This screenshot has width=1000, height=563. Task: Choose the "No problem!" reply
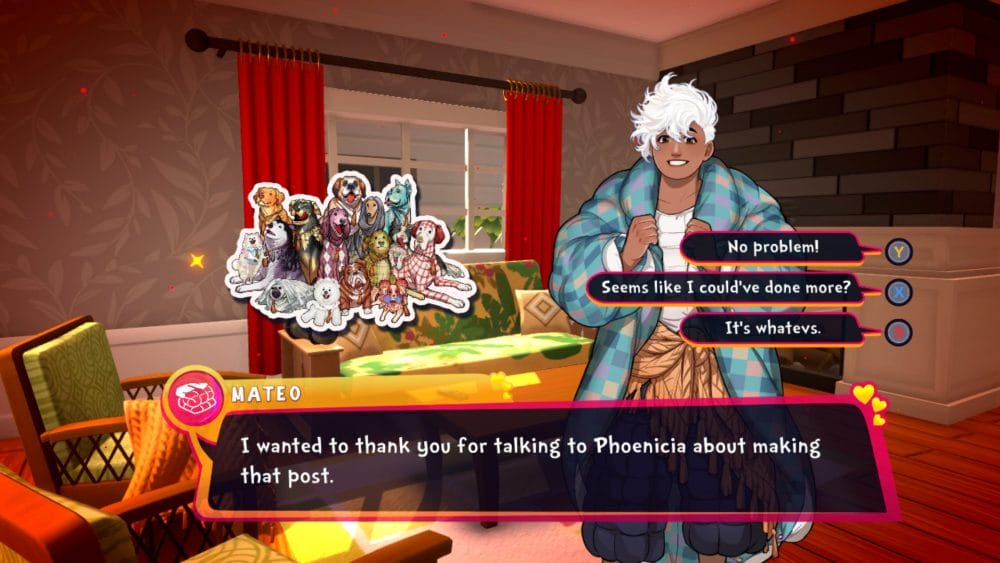[773, 248]
